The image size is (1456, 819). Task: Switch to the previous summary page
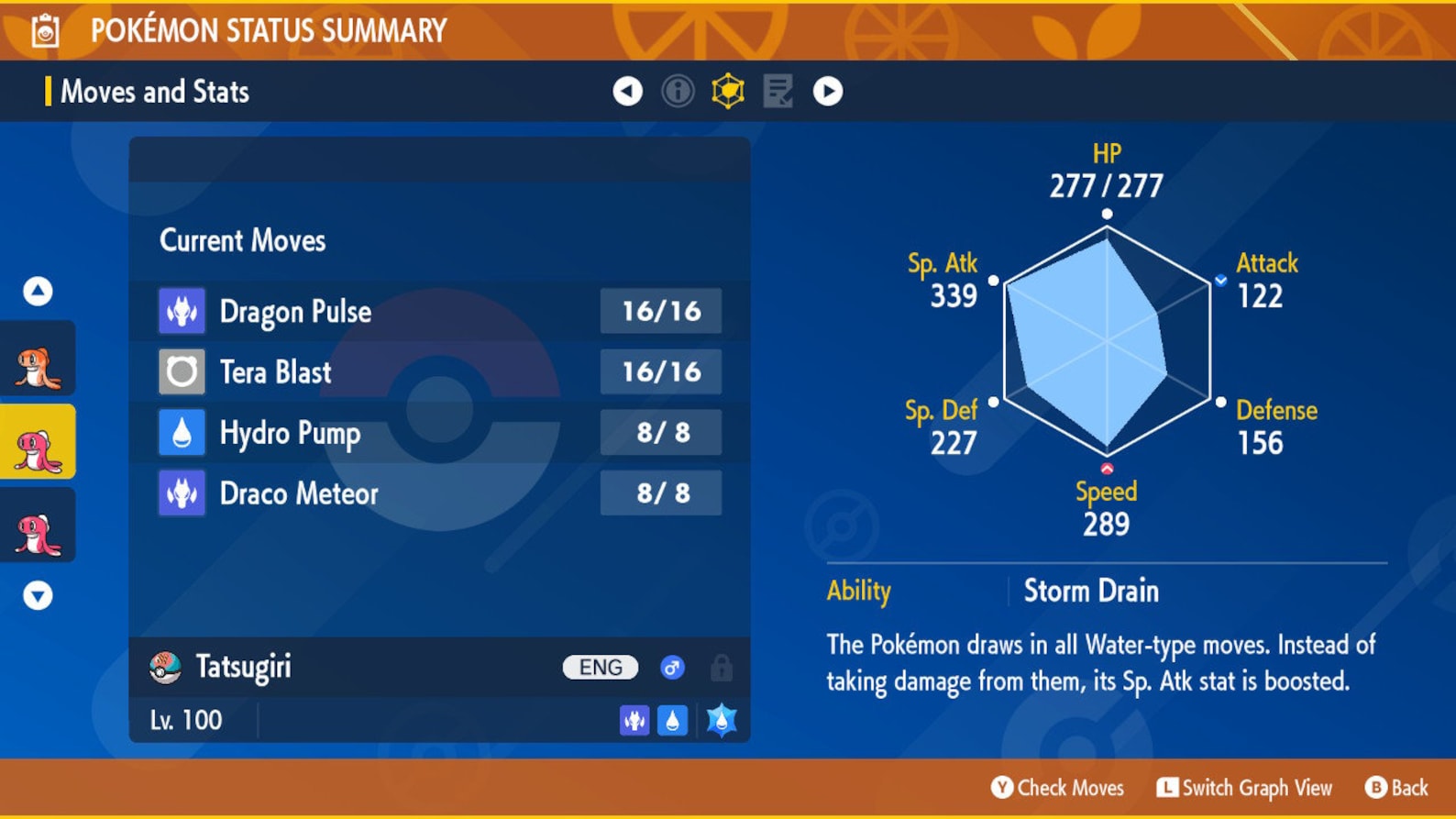[x=626, y=92]
